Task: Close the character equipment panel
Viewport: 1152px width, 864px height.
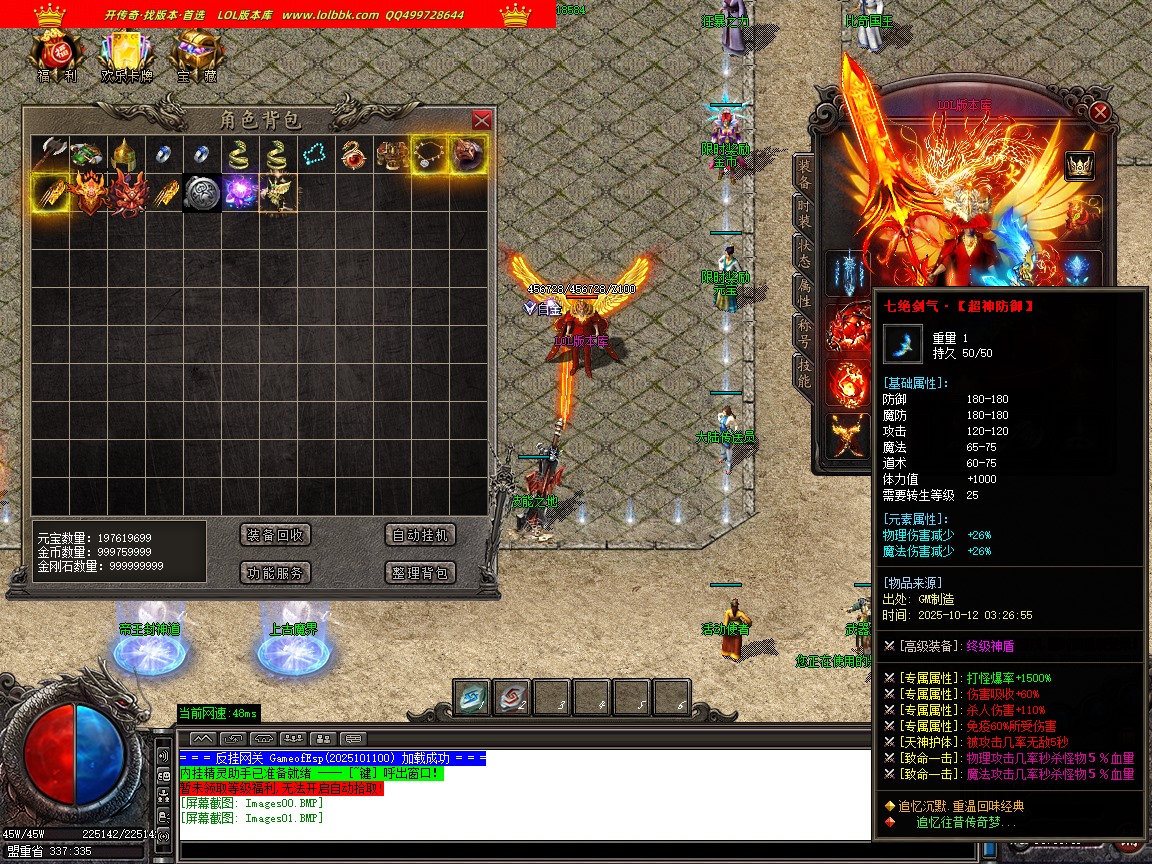Action: [1100, 112]
